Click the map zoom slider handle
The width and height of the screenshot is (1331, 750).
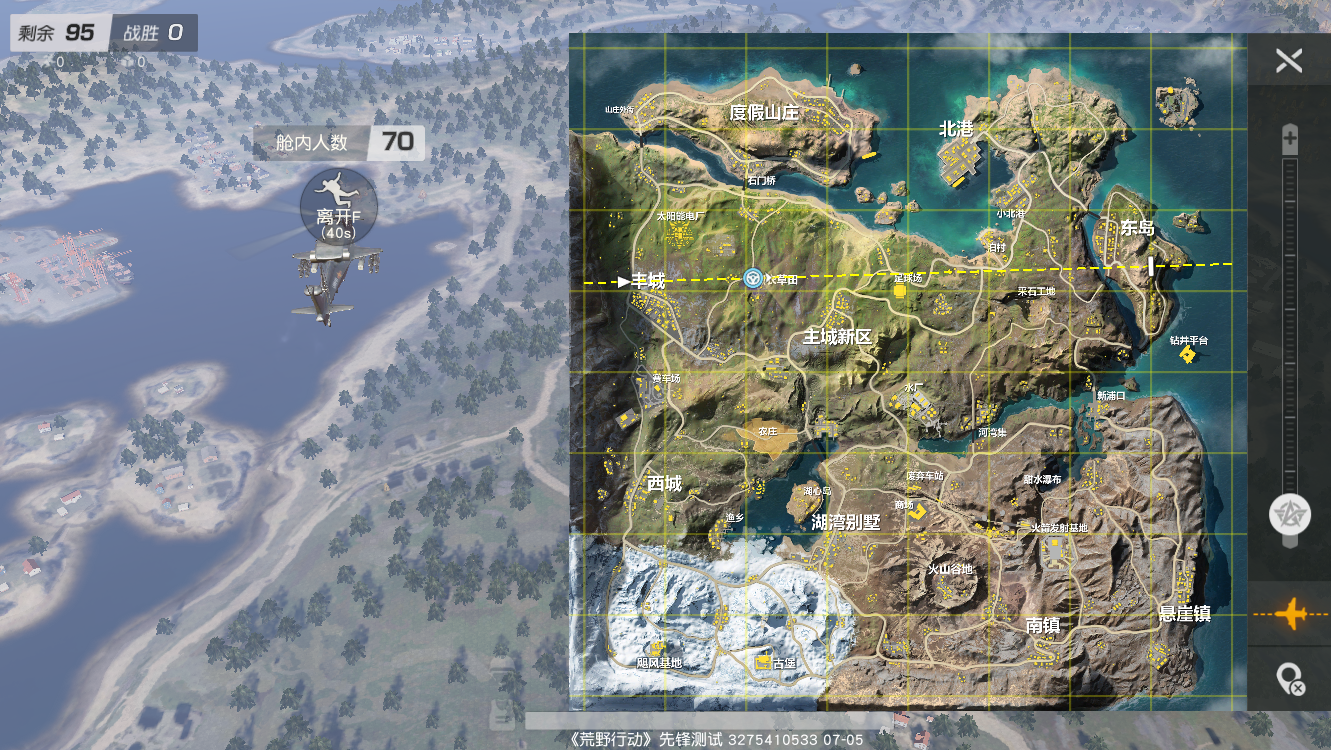(1289, 515)
